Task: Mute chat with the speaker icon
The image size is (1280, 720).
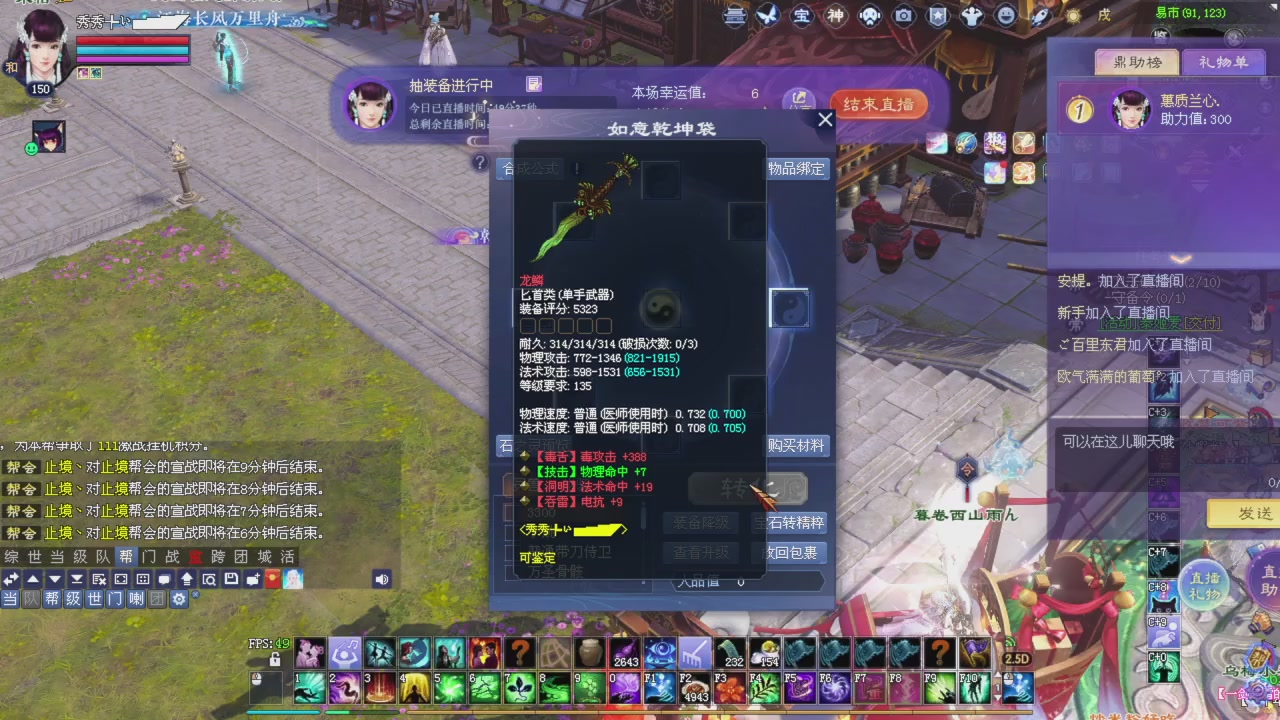Action: 380,579
